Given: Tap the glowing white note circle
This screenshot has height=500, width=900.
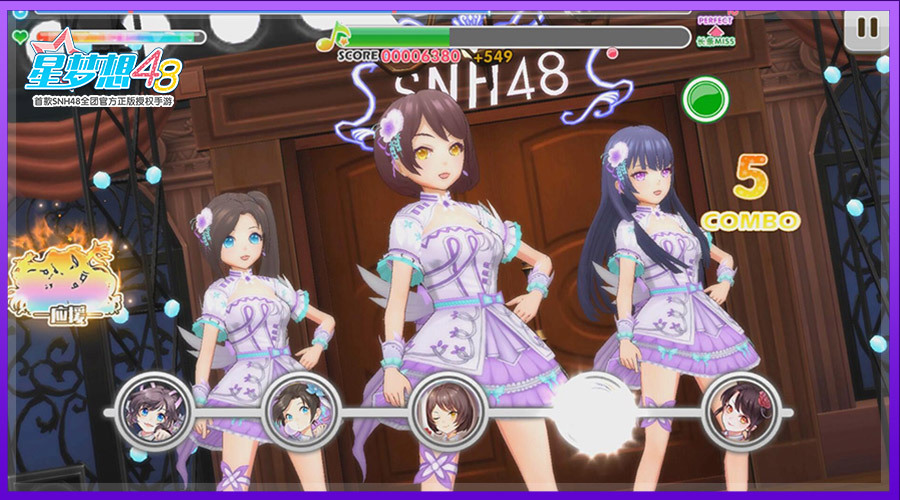Looking at the screenshot, I should click(594, 412).
